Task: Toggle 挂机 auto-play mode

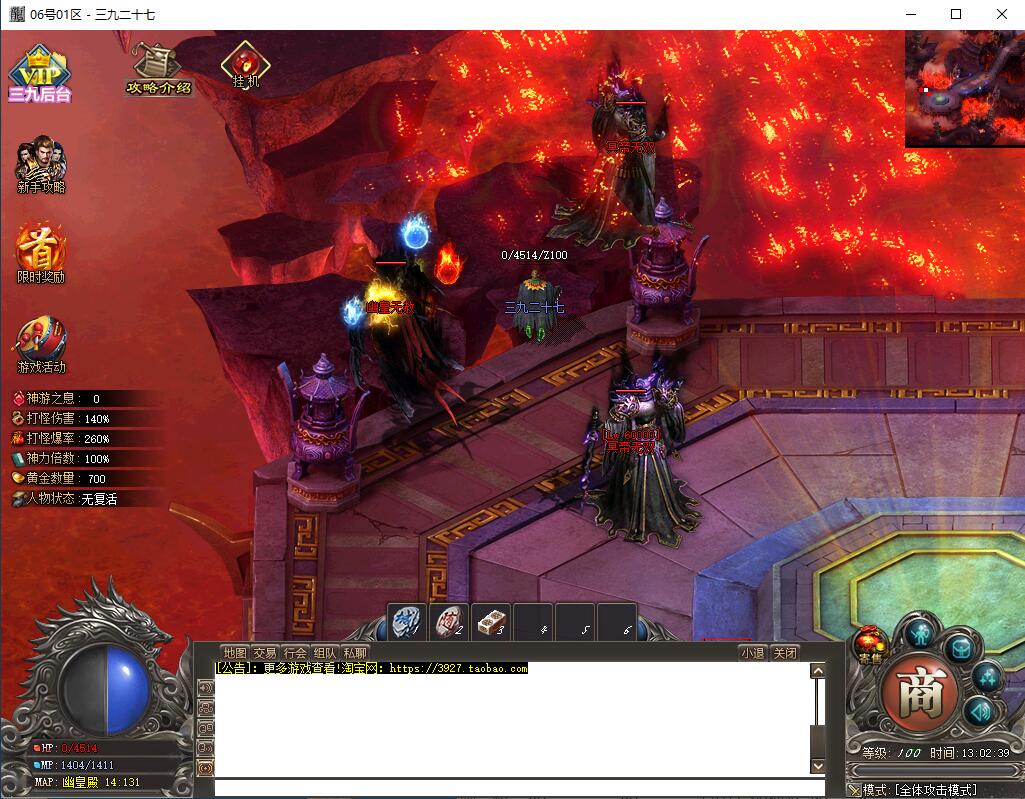Action: click(x=245, y=65)
